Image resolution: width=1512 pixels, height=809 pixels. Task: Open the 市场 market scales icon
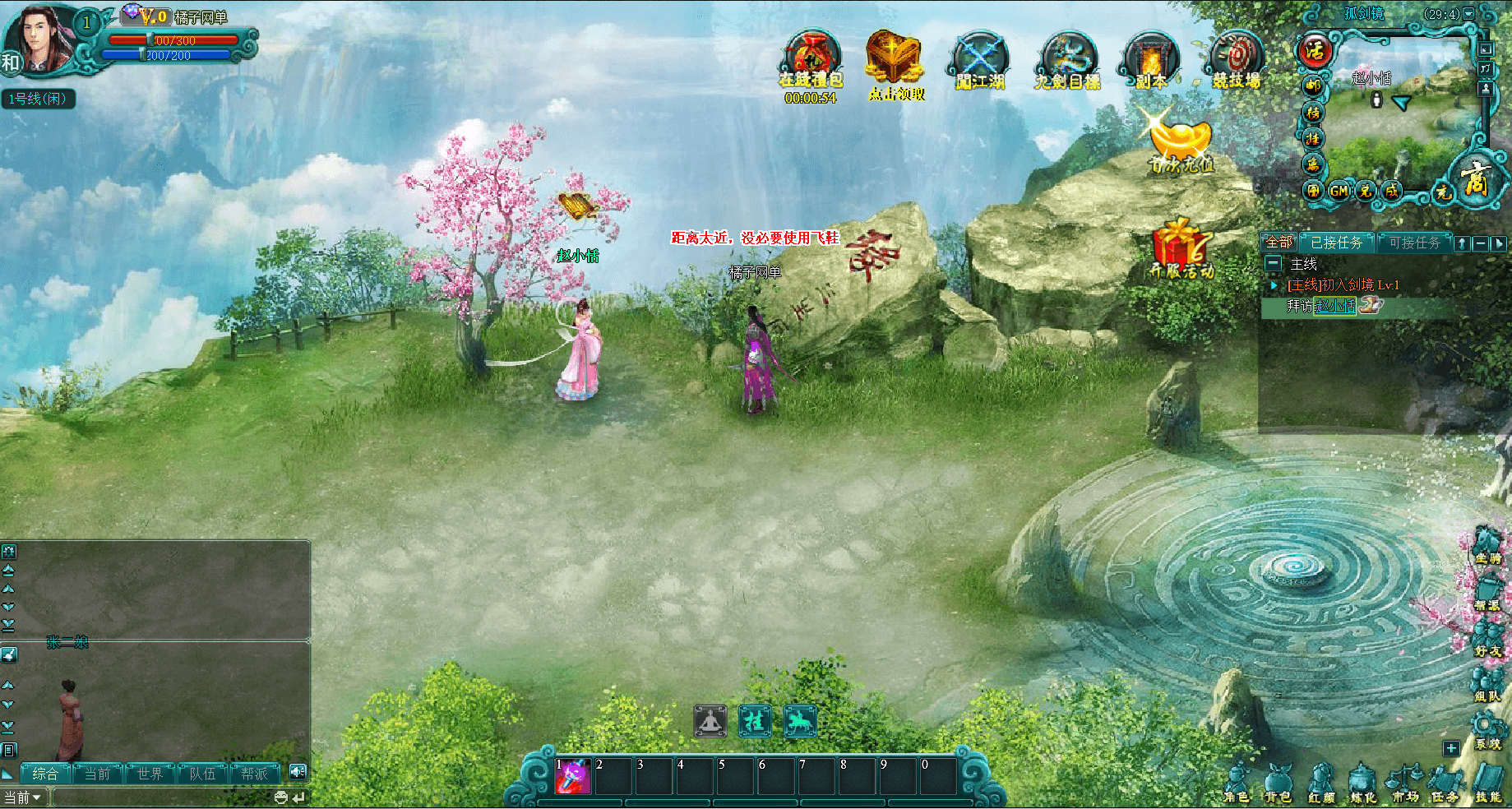point(1405,782)
